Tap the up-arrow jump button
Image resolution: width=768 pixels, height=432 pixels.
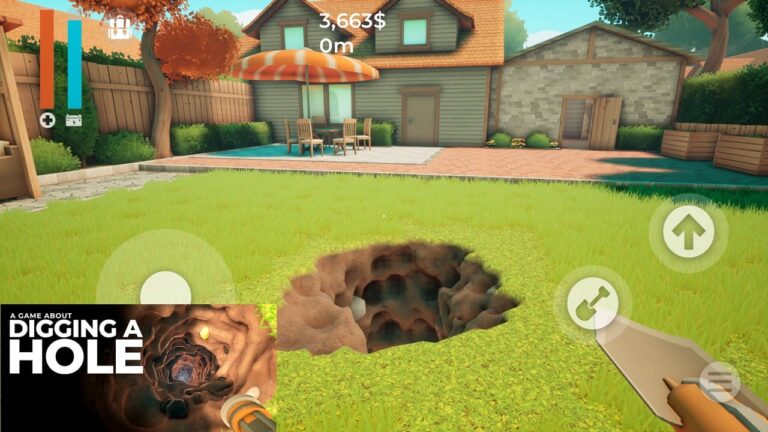[688, 232]
